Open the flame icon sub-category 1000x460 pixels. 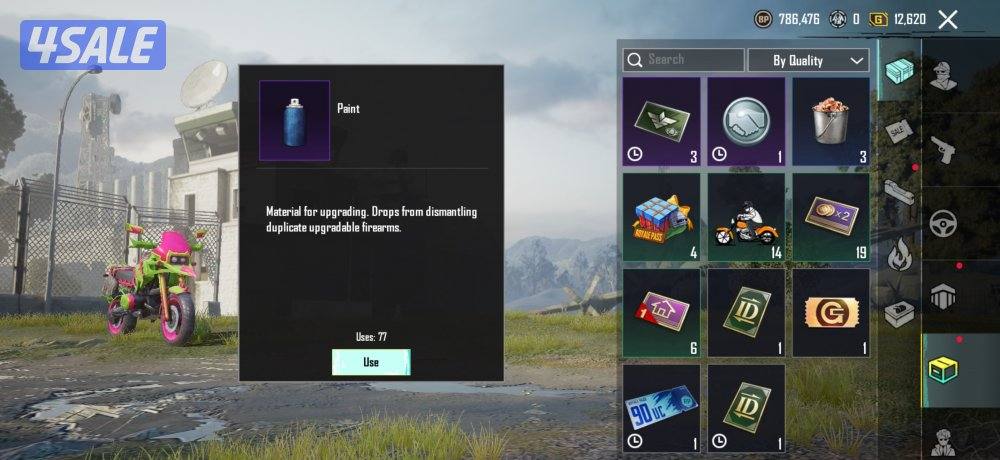(899, 254)
